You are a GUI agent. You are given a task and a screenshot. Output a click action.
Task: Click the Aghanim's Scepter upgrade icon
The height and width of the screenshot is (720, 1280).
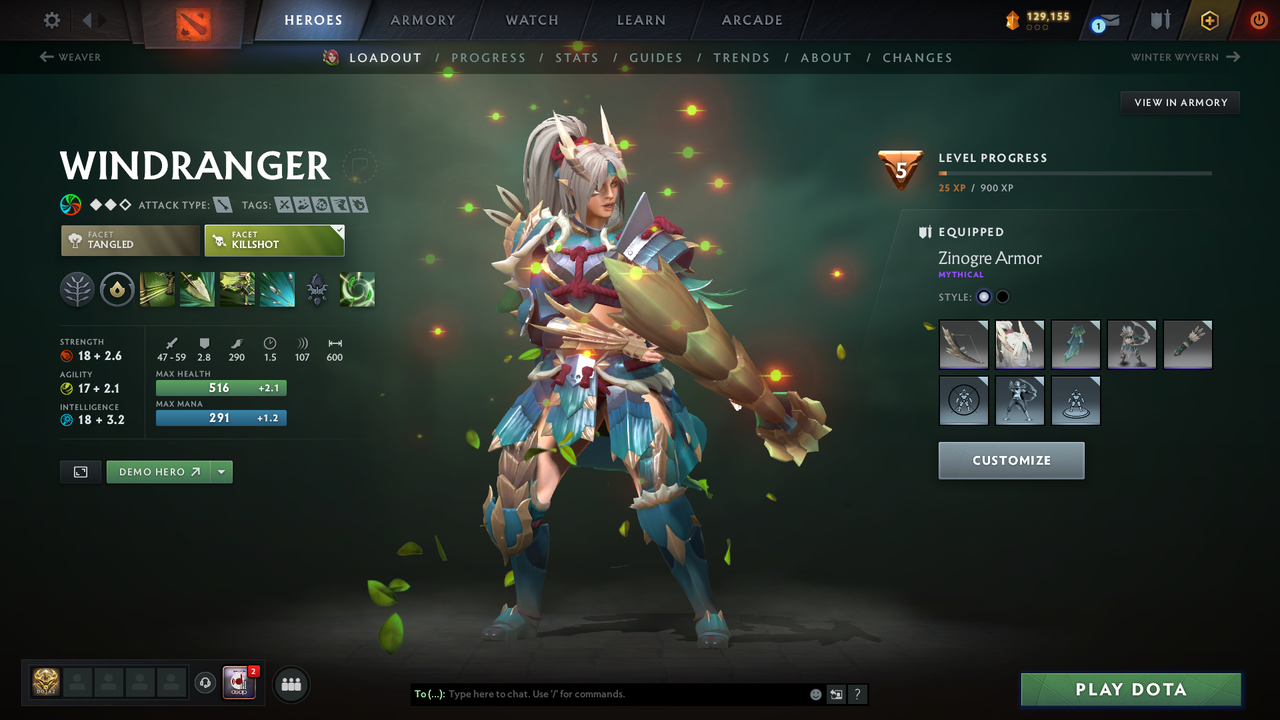coord(317,290)
